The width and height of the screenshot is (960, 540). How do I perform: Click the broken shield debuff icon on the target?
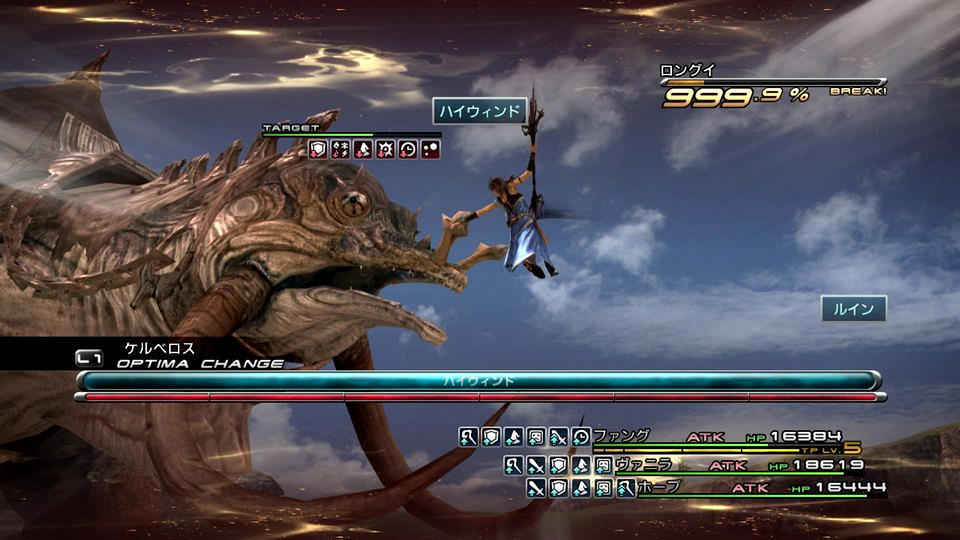pyautogui.click(x=318, y=149)
